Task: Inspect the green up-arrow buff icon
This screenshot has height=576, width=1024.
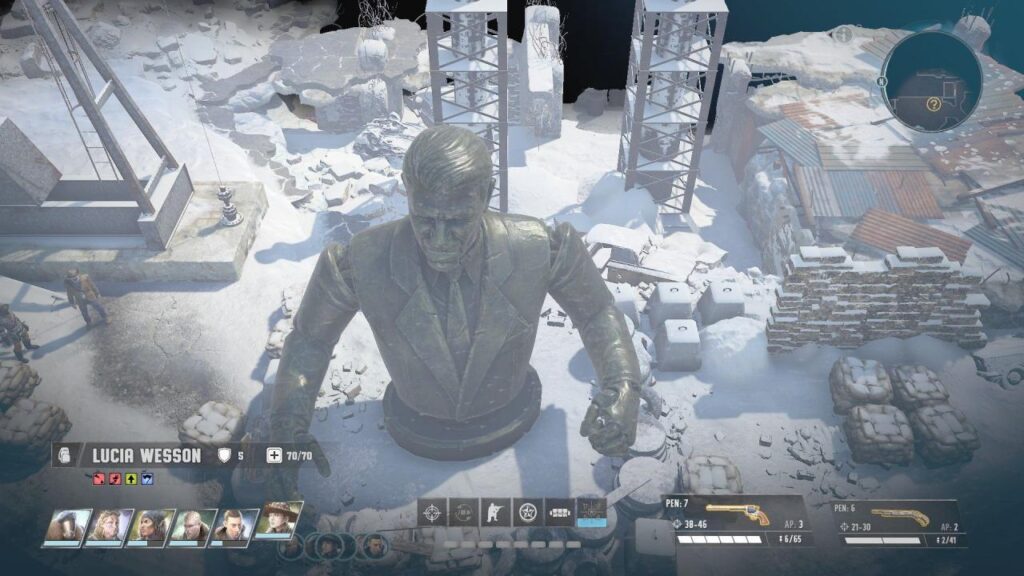Action: 132,479
